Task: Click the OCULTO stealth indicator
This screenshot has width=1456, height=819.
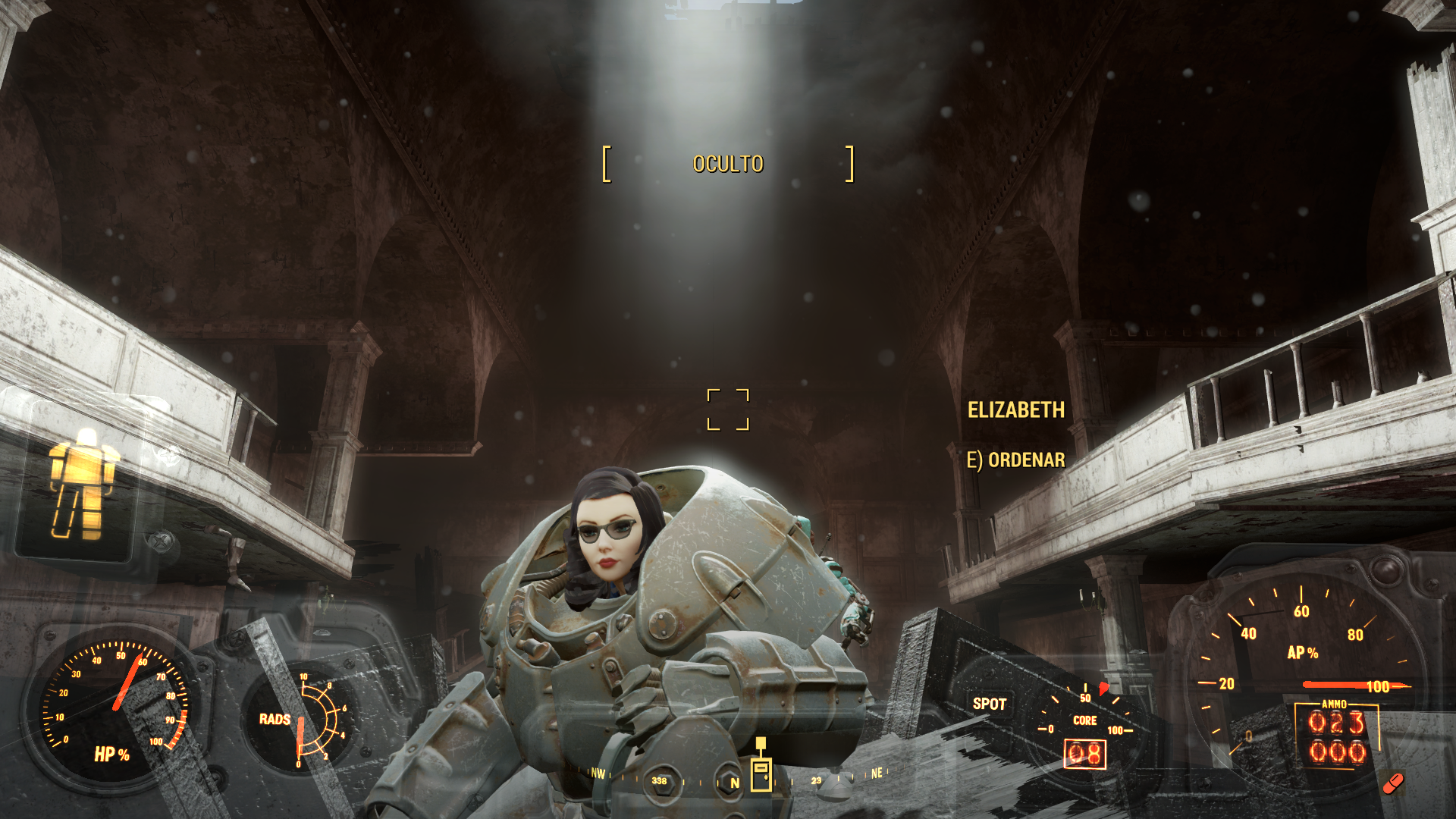Action: point(728,164)
